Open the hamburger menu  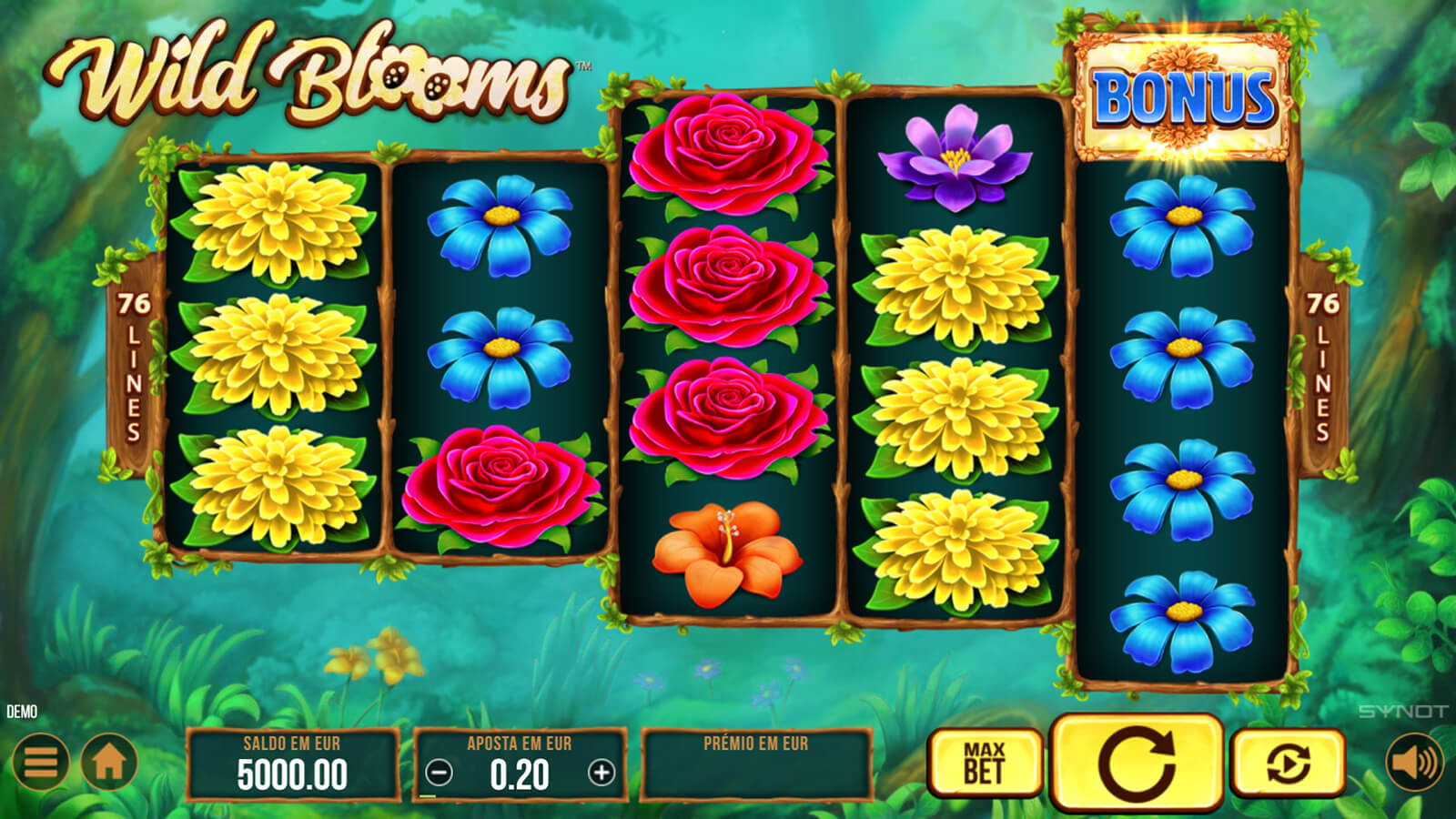pyautogui.click(x=40, y=762)
